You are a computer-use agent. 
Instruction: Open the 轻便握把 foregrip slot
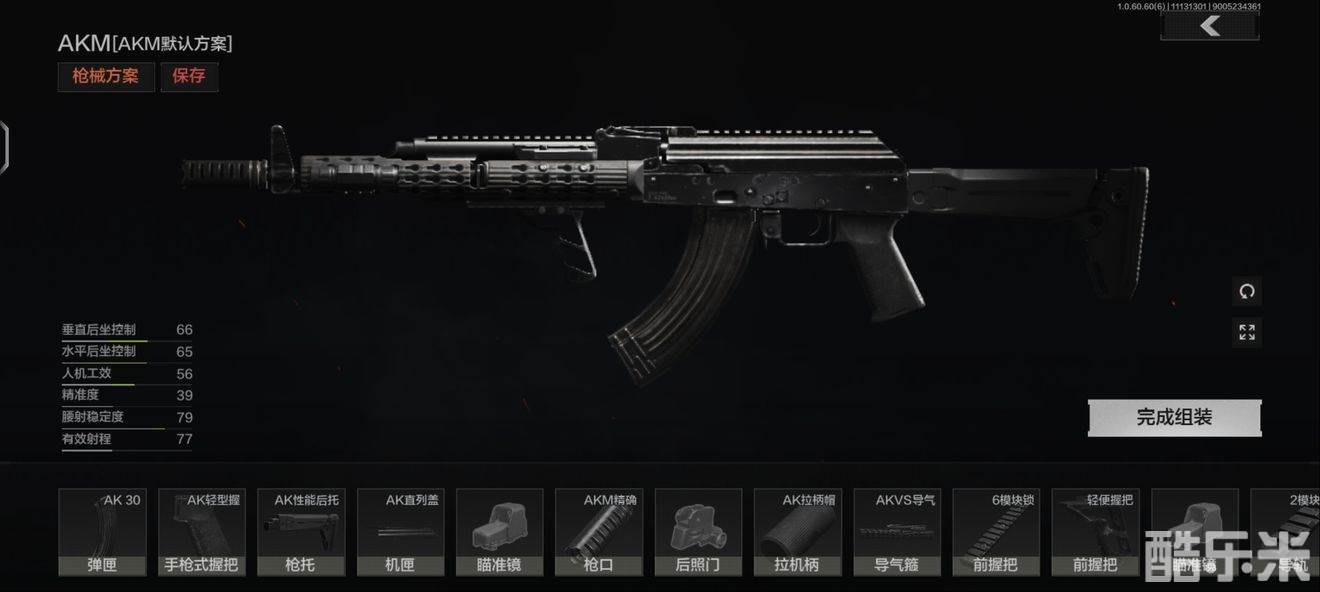1095,532
